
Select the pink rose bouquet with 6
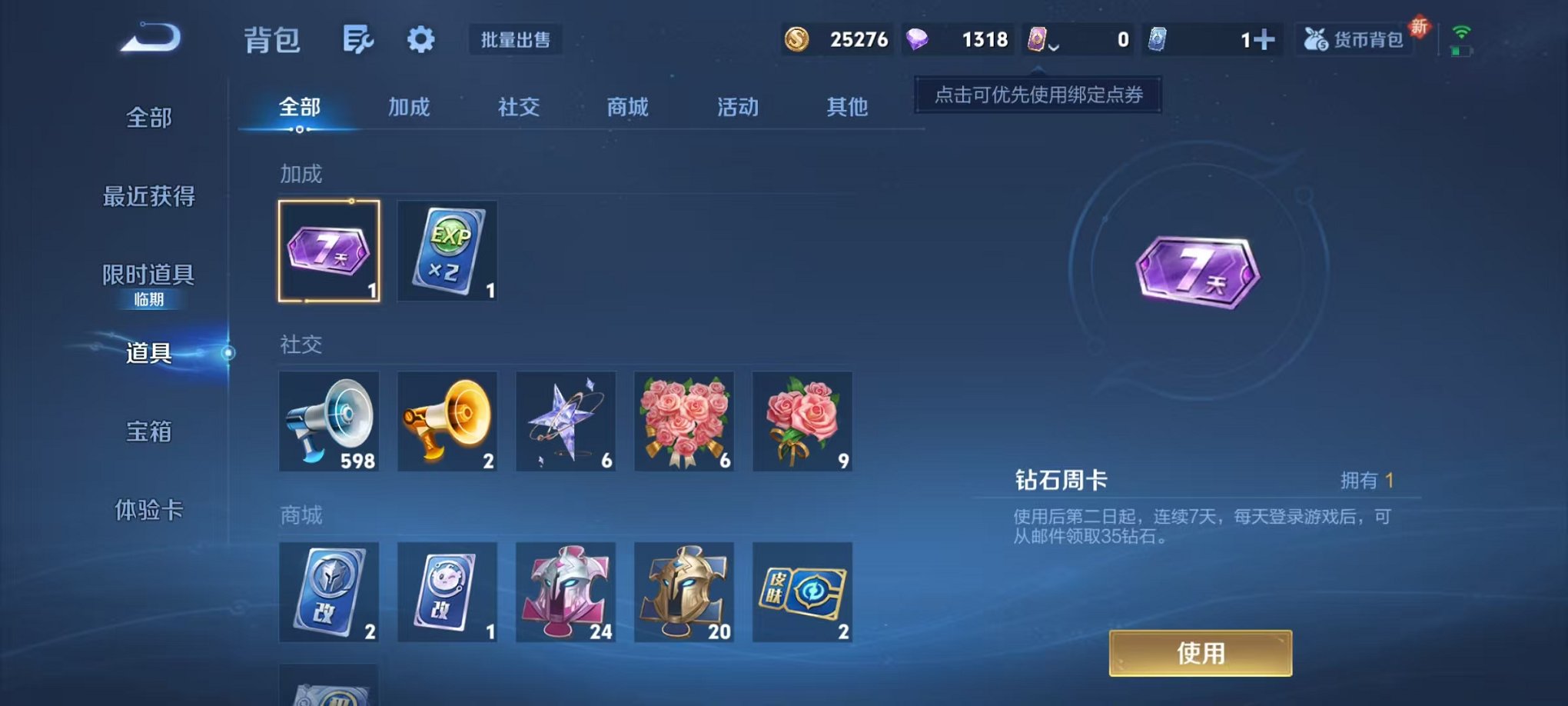(683, 421)
